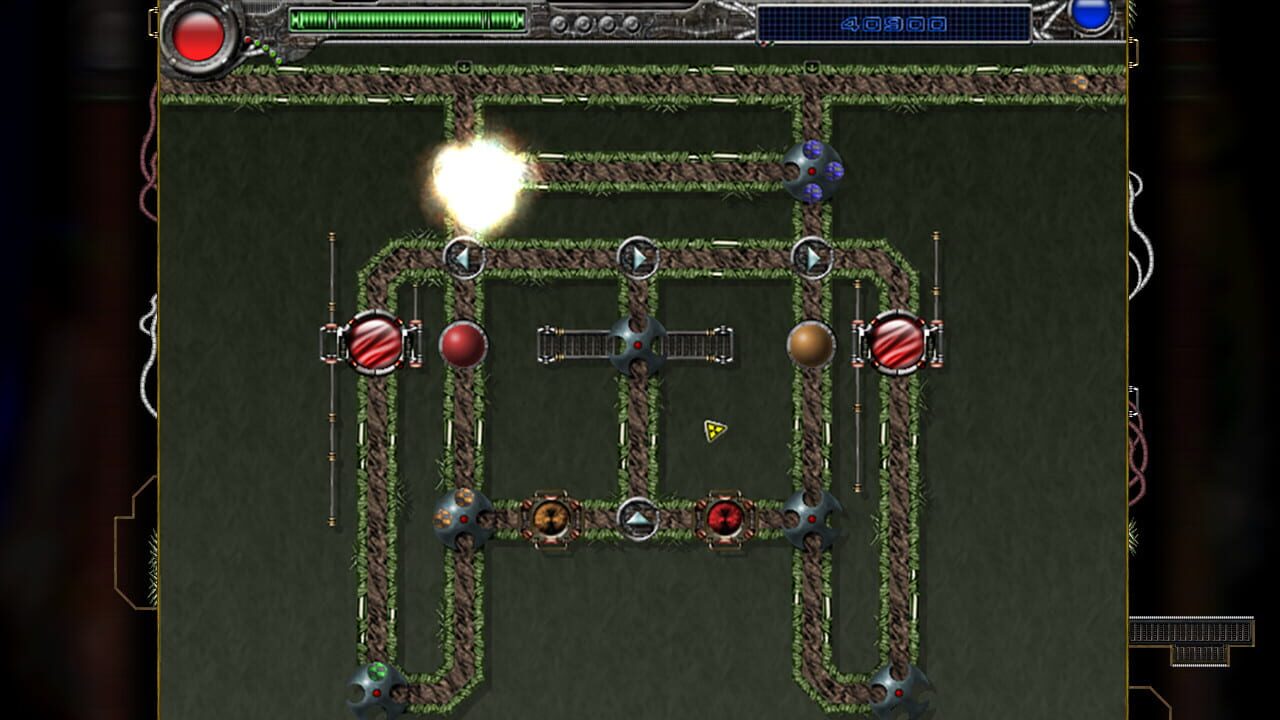Toggle the top-center right arrow switch
This screenshot has width=1280, height=720.
click(637, 258)
